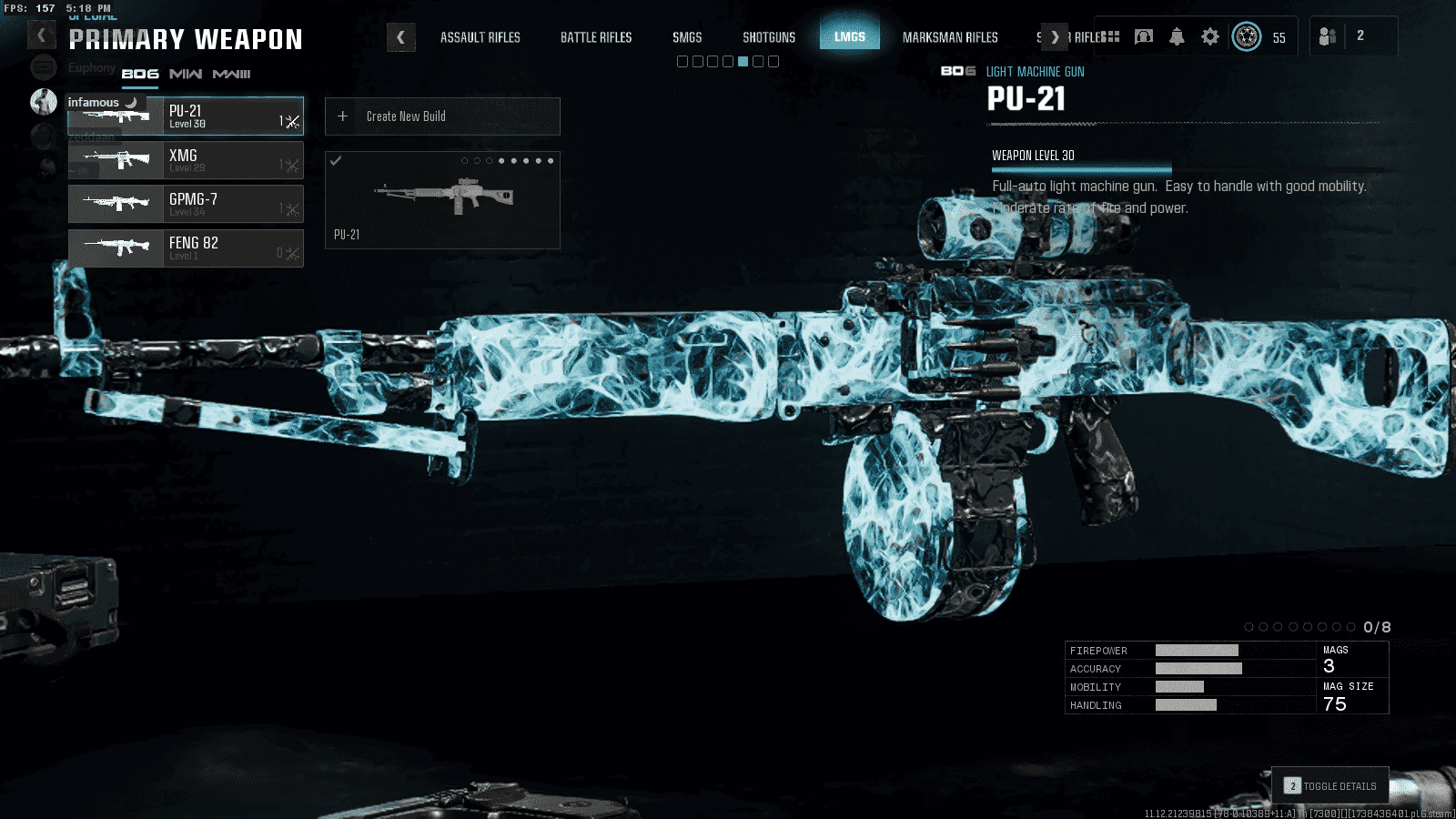Choose the XMG light machine gun
The height and width of the screenshot is (819, 1456).
[x=186, y=160]
